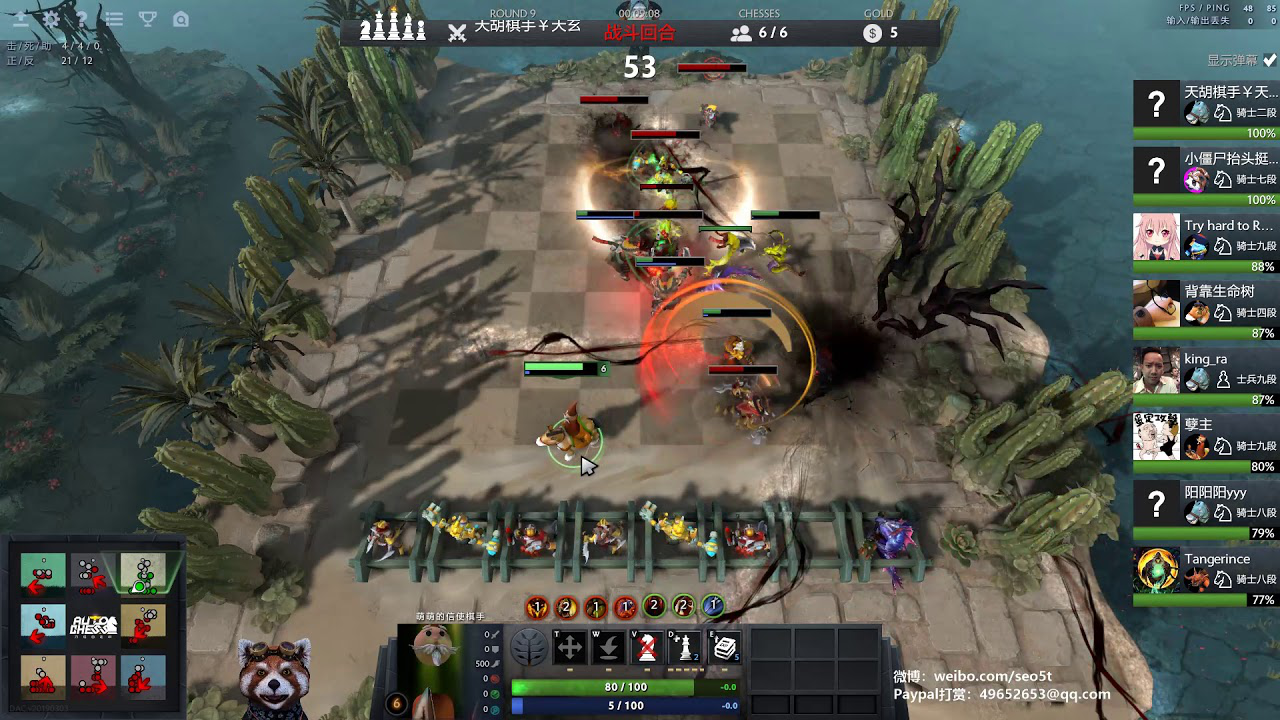Select the highlighted green board on minimap

[142, 572]
